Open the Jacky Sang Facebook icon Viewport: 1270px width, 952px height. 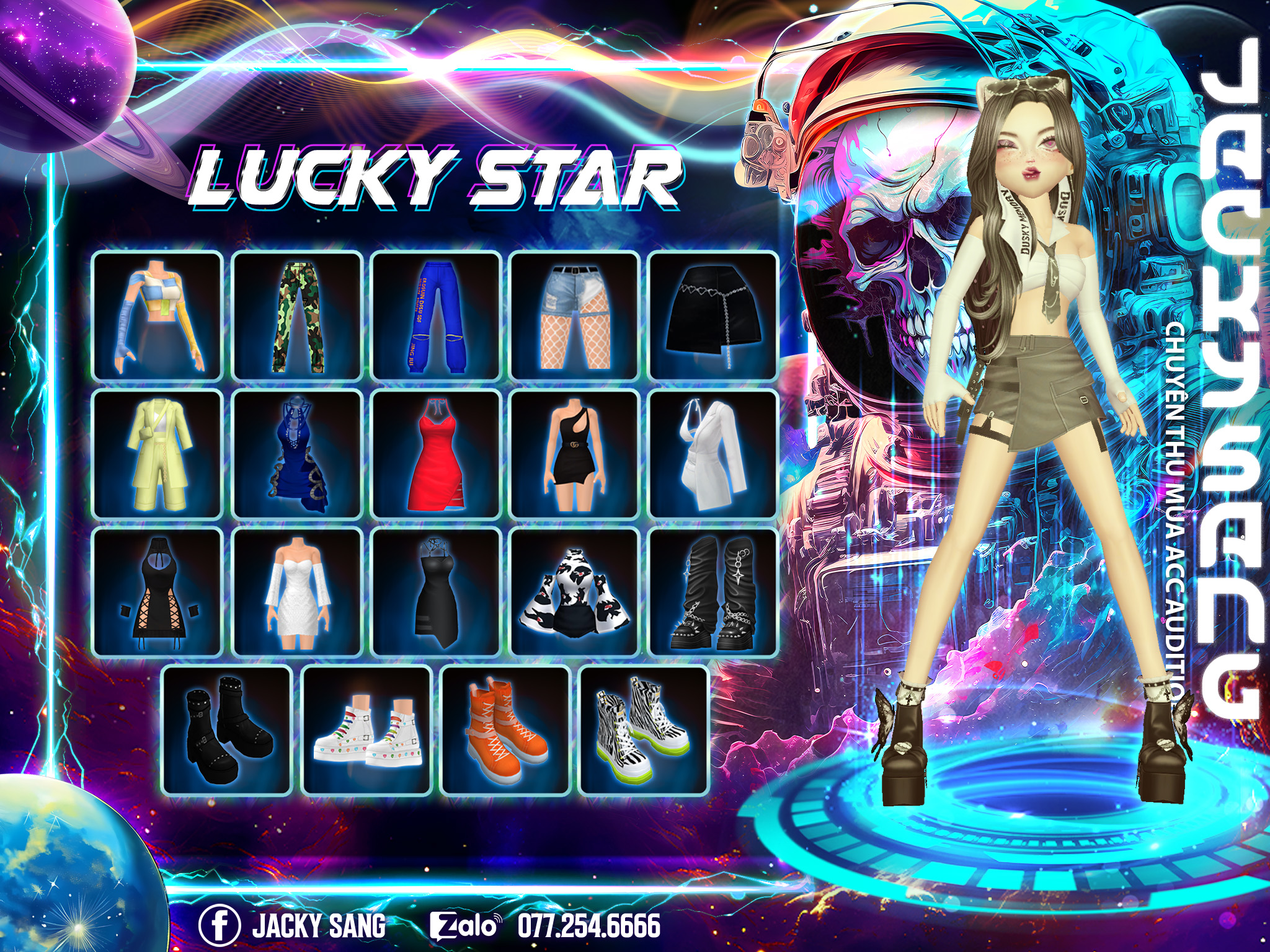tap(220, 925)
